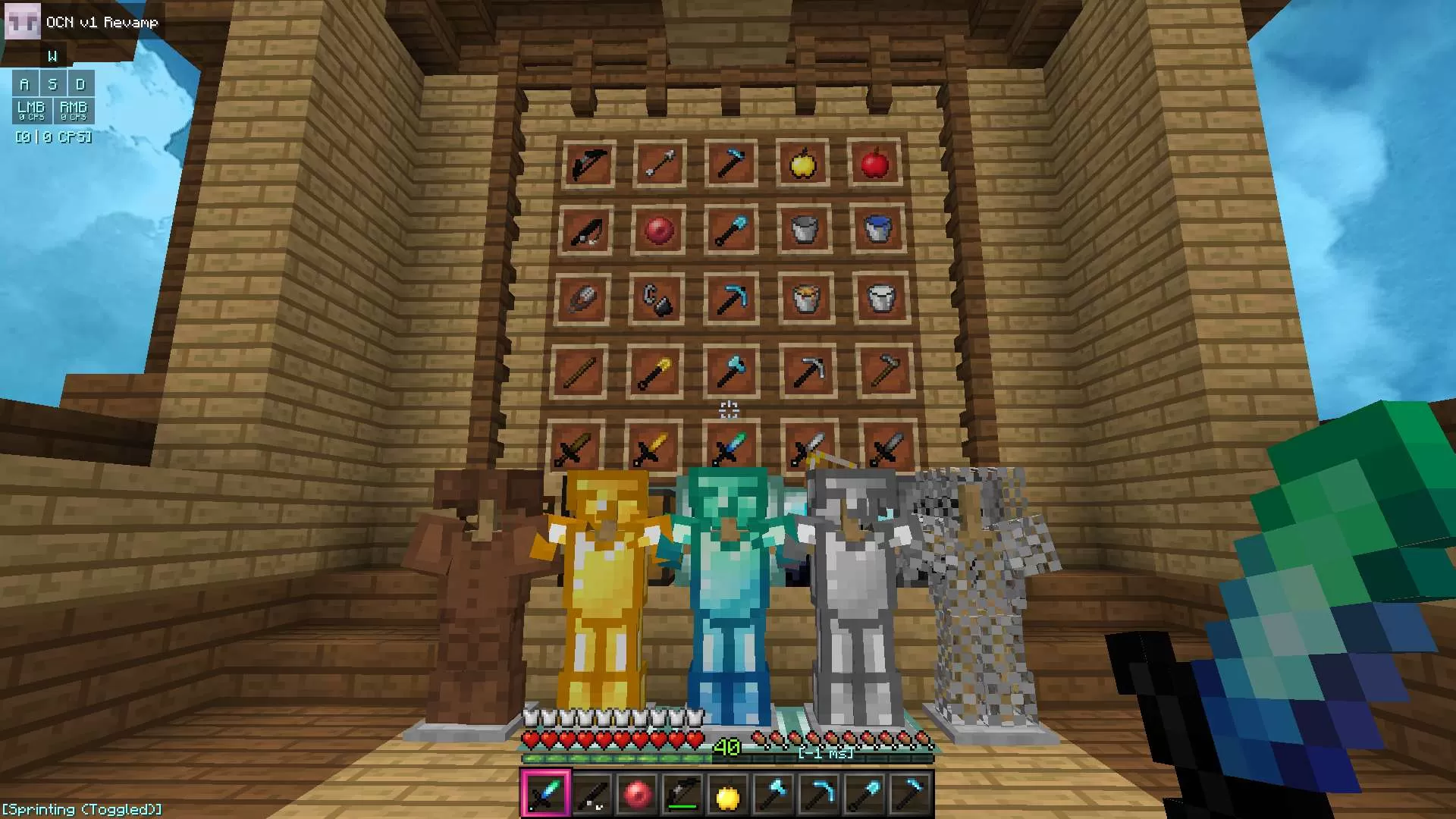1456x819 pixels.
Task: Select the lava bucket item frame
Action: click(x=805, y=296)
